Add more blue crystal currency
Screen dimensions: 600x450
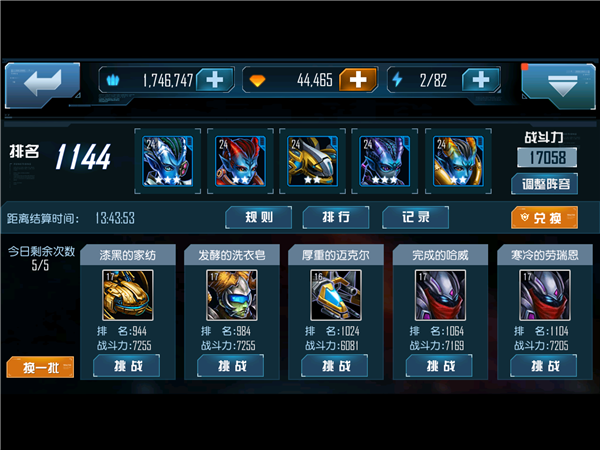(x=215, y=80)
